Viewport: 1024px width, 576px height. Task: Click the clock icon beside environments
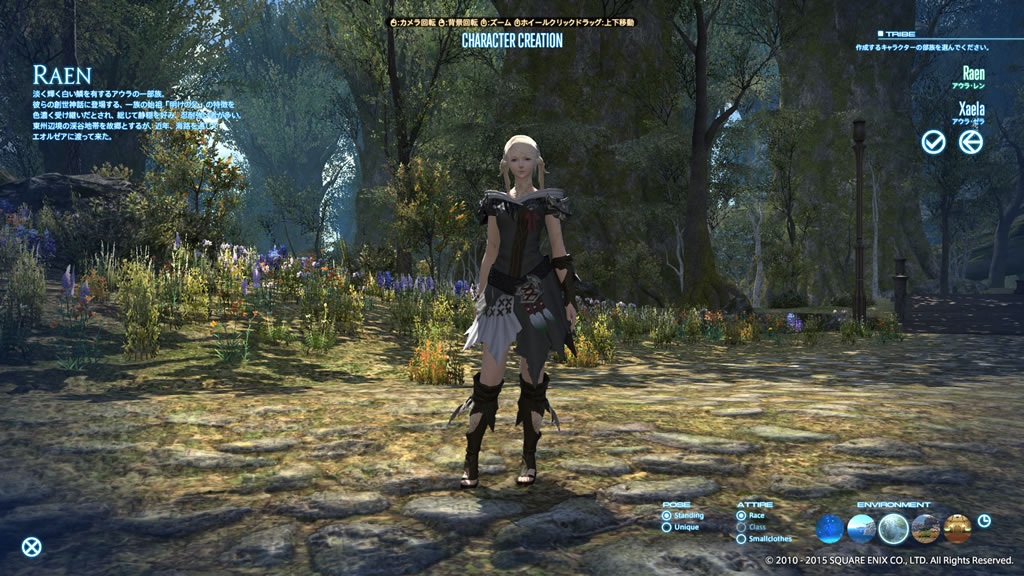click(x=984, y=520)
